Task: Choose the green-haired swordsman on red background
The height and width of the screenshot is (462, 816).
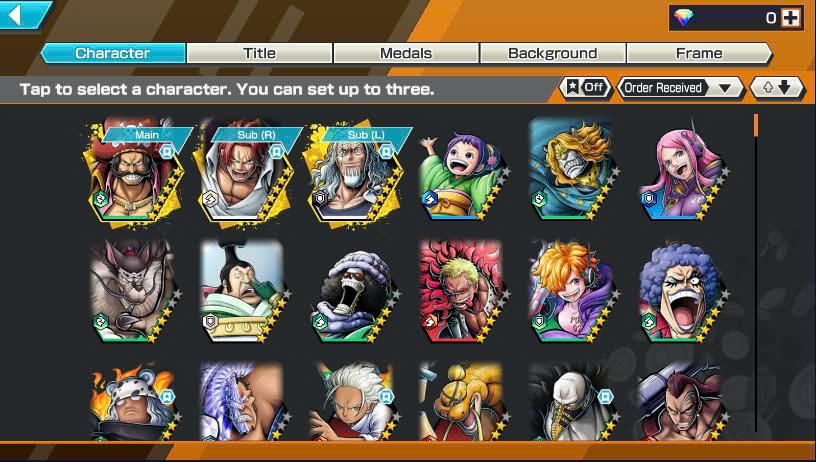Action: (x=462, y=289)
